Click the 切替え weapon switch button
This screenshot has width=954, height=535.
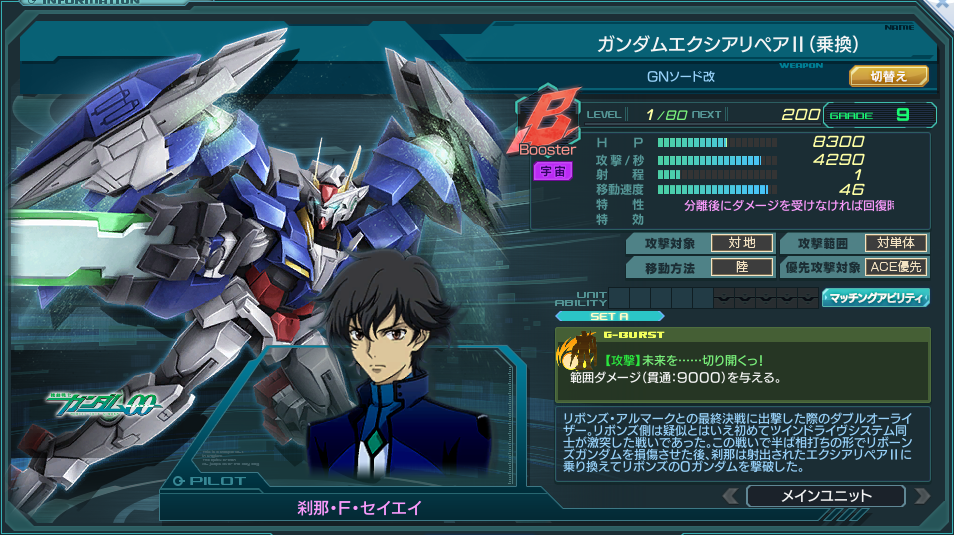pyautogui.click(x=889, y=76)
